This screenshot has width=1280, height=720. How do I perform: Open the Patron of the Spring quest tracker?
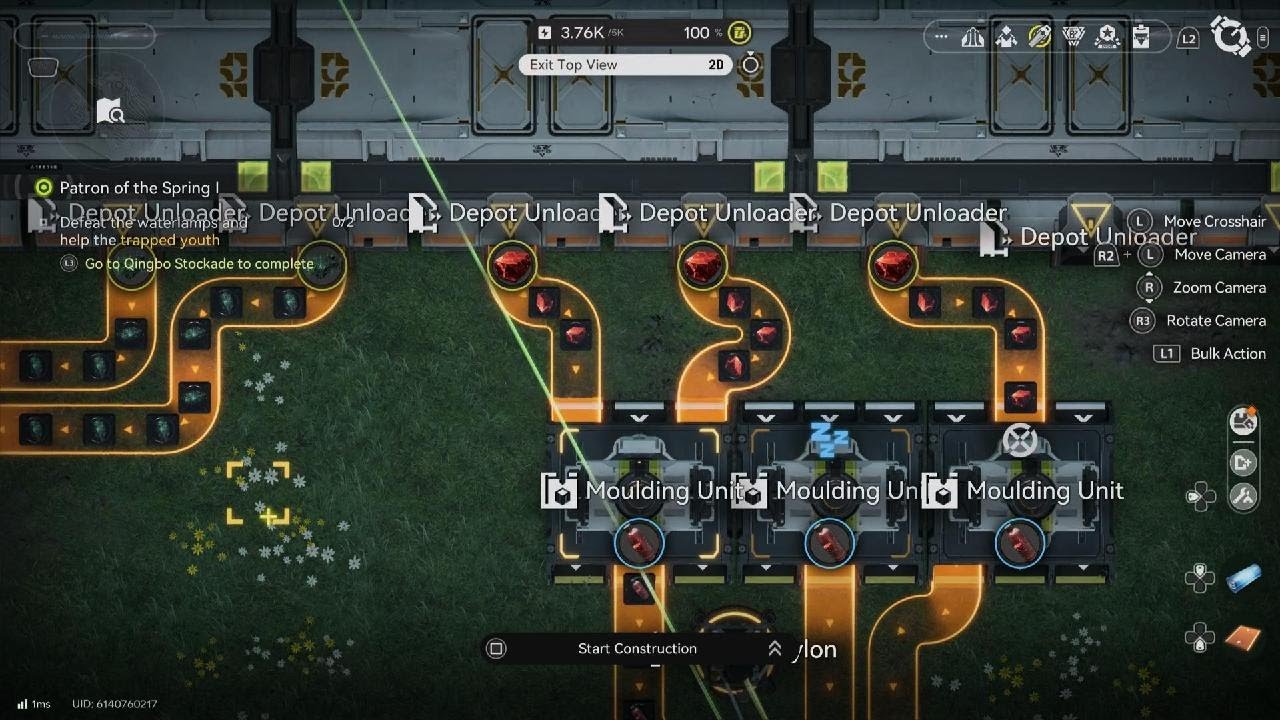coord(138,188)
